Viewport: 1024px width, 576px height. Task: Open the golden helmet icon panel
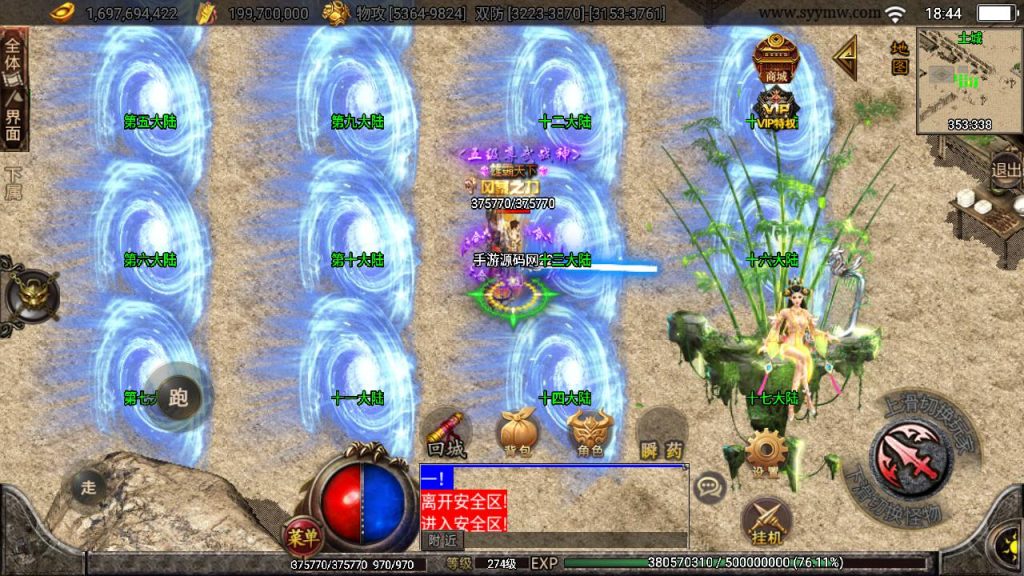[31, 294]
